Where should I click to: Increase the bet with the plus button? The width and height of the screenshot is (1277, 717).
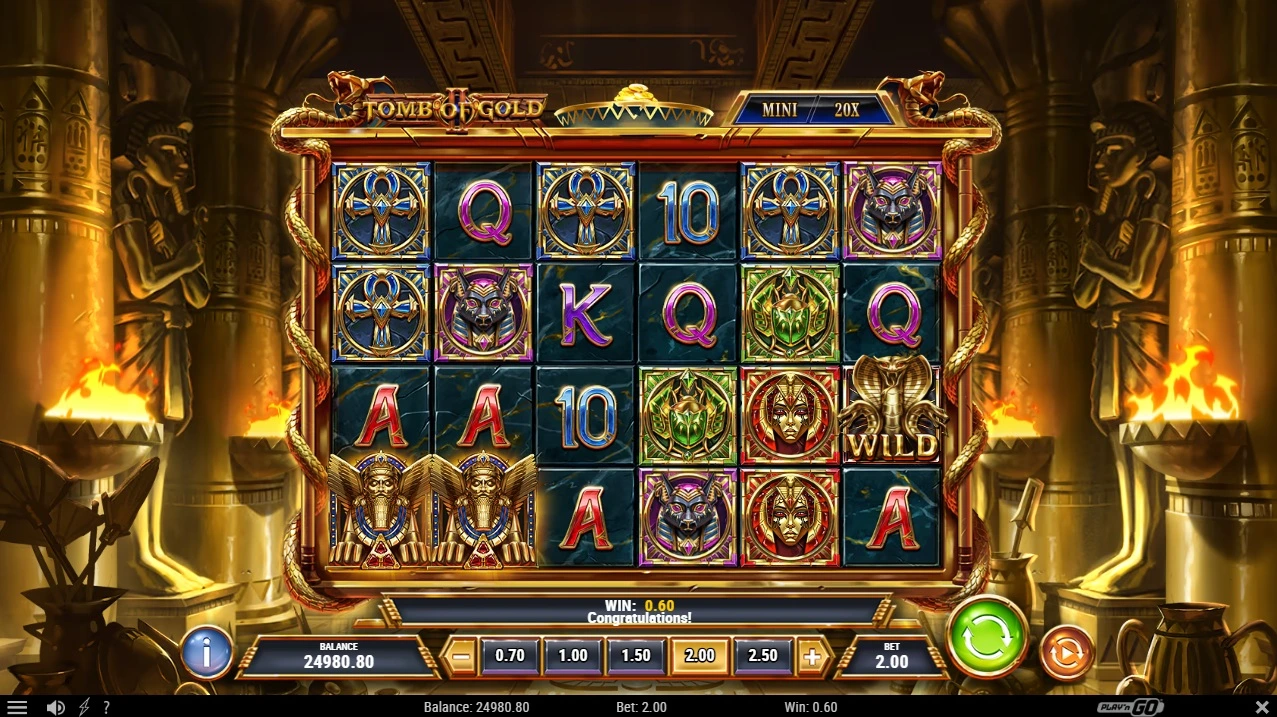pyautogui.click(x=813, y=657)
